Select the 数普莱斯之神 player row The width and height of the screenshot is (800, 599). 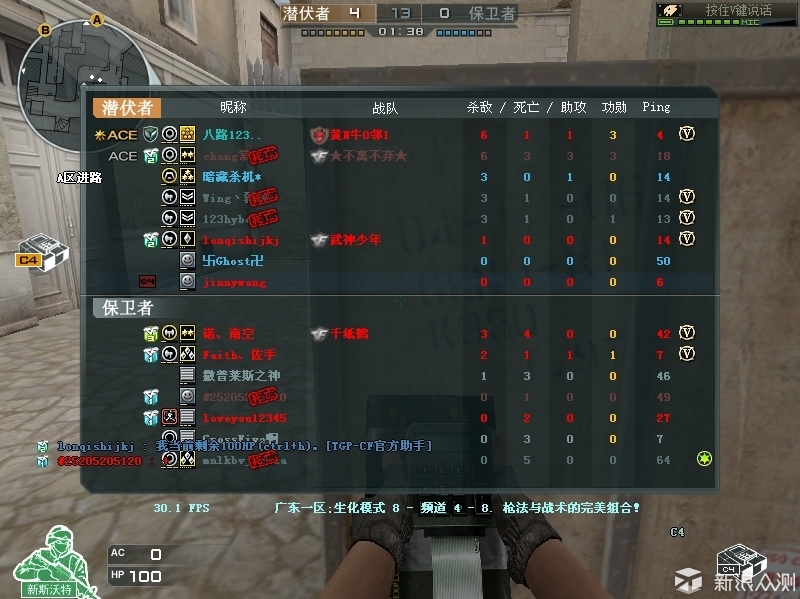(242, 376)
